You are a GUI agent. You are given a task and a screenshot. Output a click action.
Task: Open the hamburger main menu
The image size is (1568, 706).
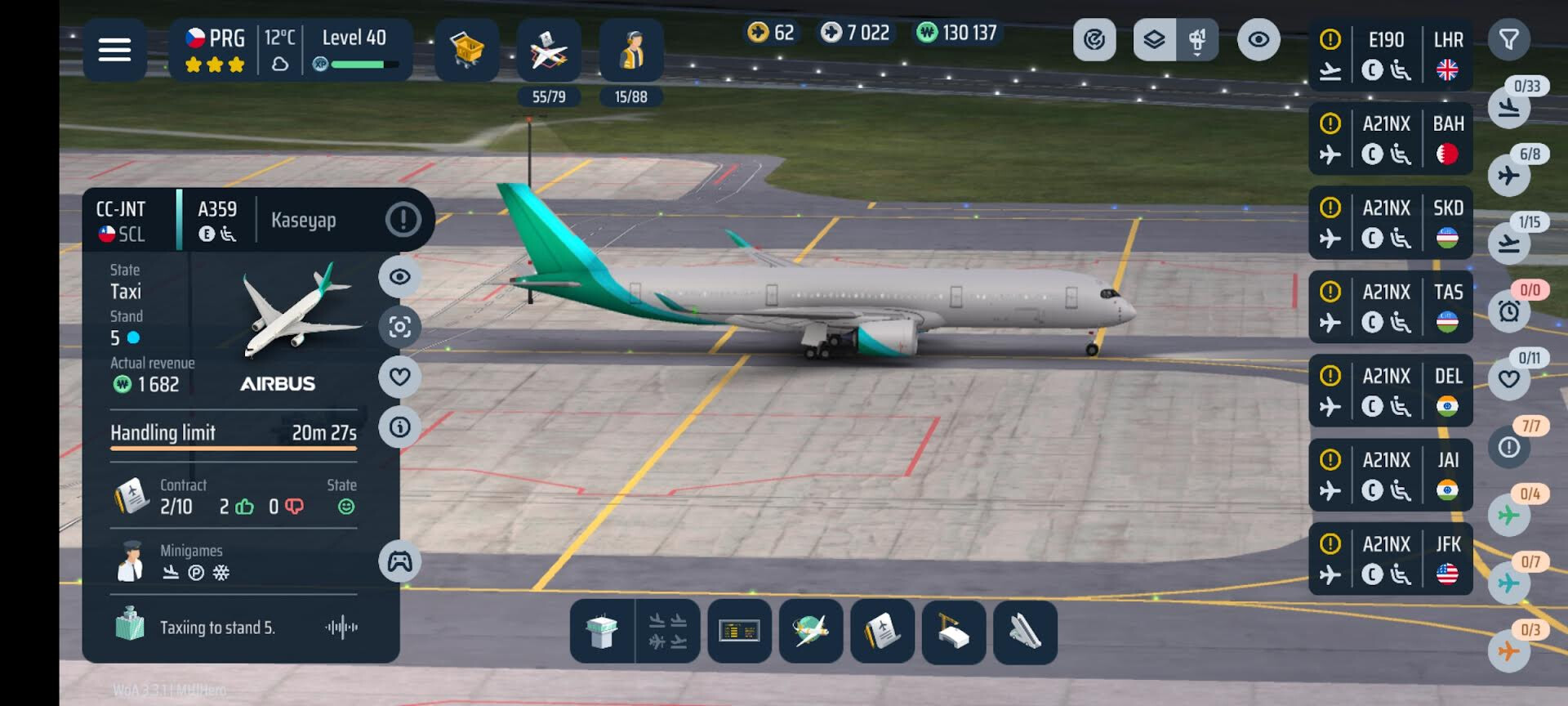[114, 50]
